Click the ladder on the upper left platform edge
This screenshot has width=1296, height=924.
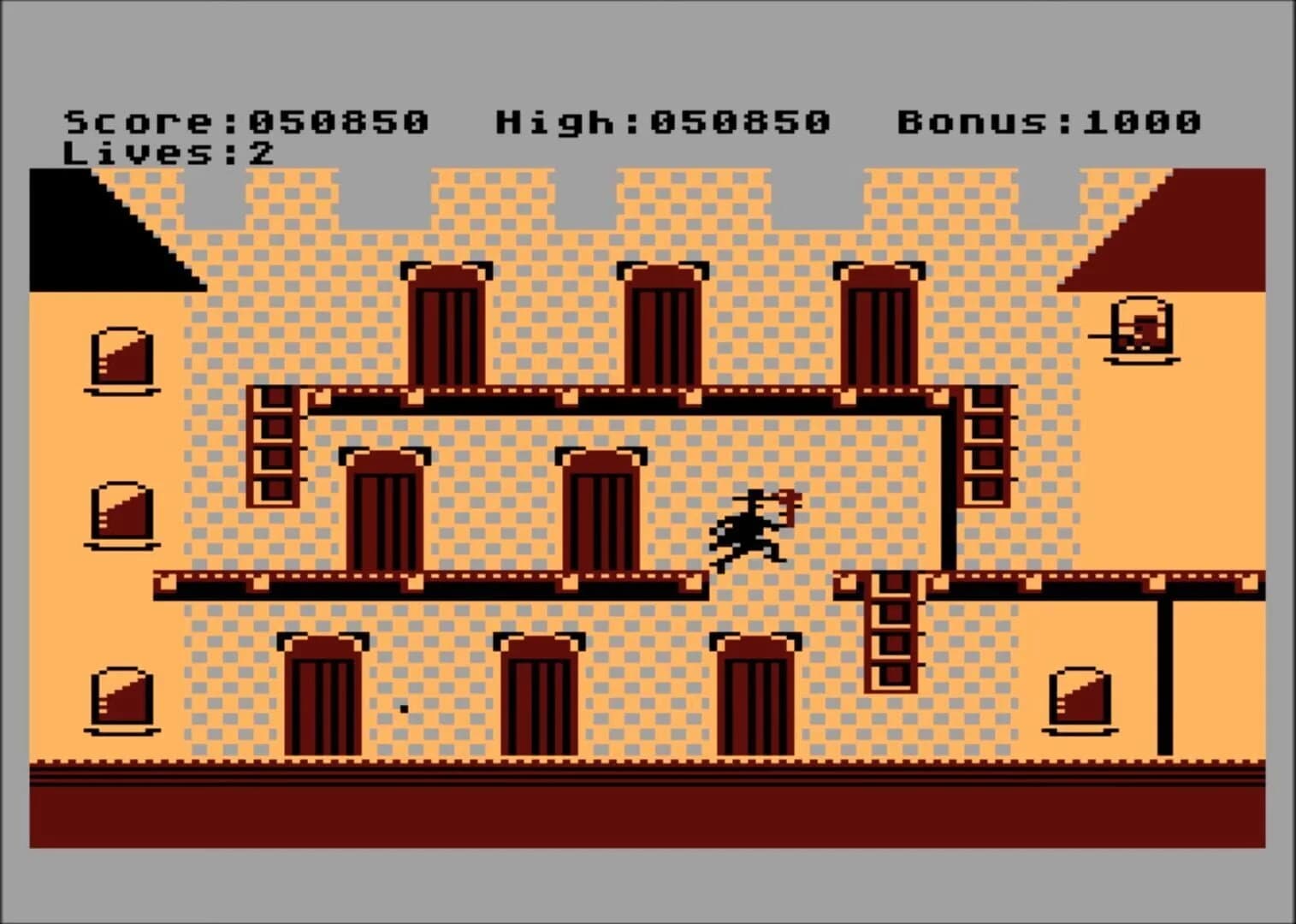coord(274,445)
